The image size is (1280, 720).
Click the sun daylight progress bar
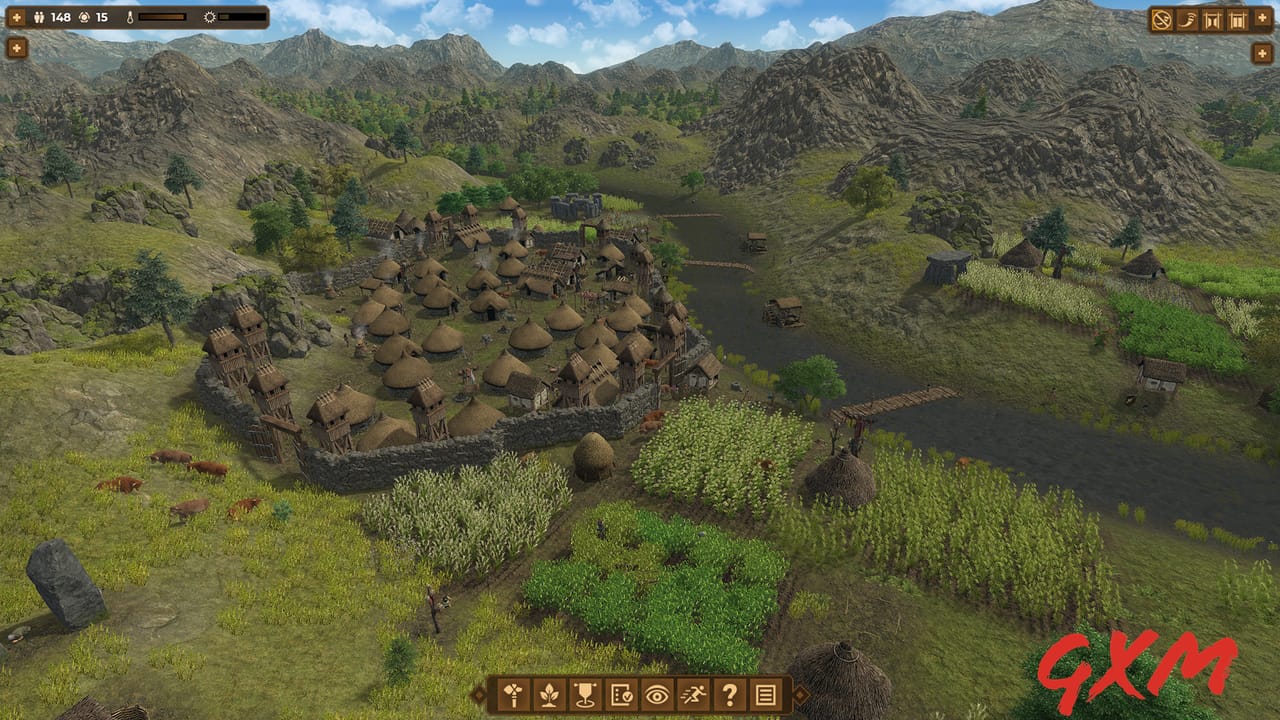point(243,17)
